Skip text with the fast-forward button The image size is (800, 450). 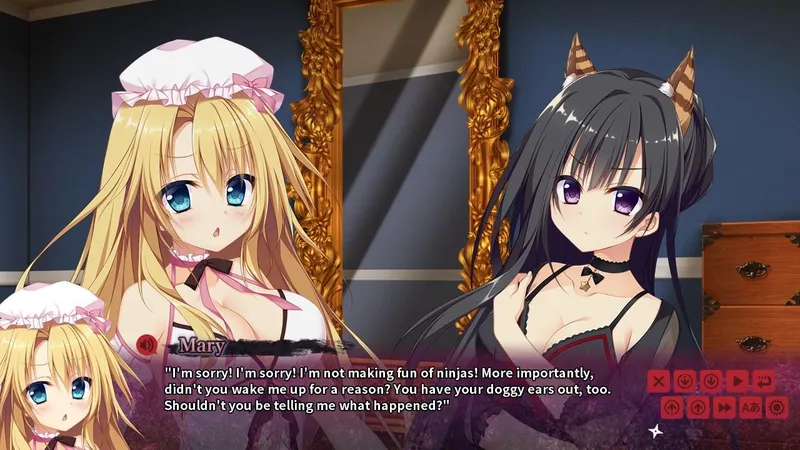pyautogui.click(x=725, y=407)
